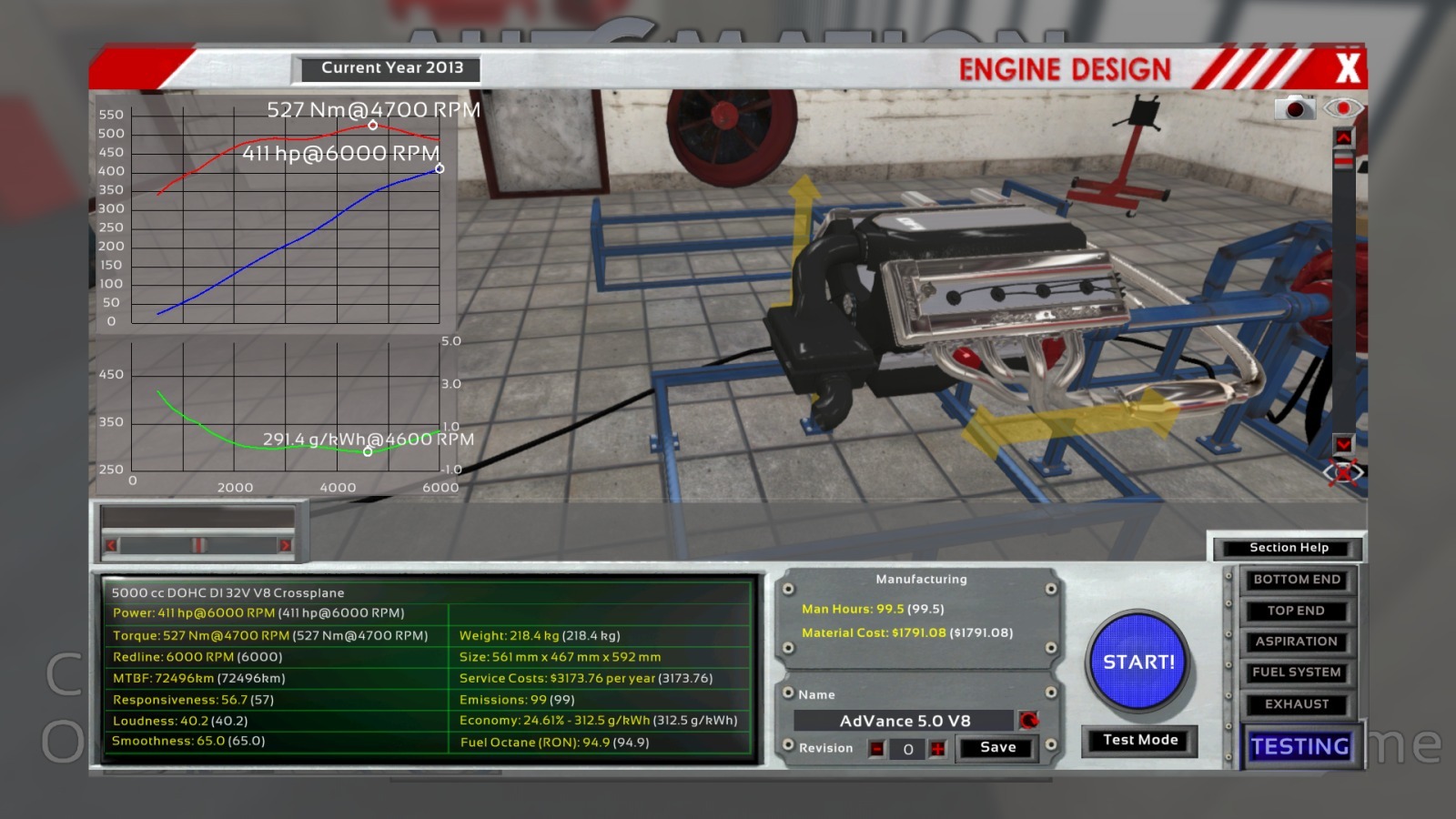Increase revision number with plus button
Image resolution: width=1456 pixels, height=819 pixels.
point(937,749)
